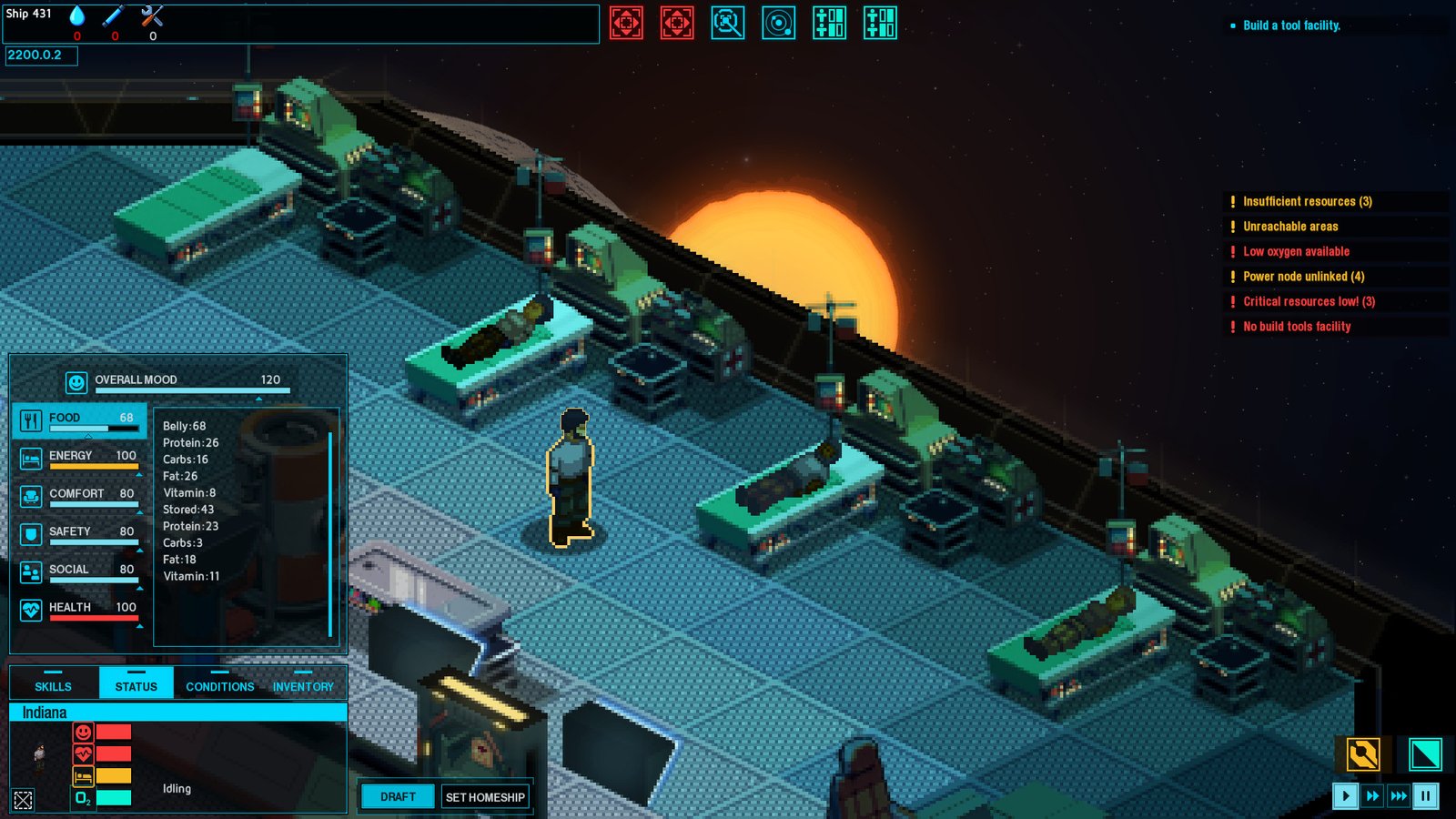Open the CONDITIONS tab
The width and height of the screenshot is (1456, 819).
point(219,687)
